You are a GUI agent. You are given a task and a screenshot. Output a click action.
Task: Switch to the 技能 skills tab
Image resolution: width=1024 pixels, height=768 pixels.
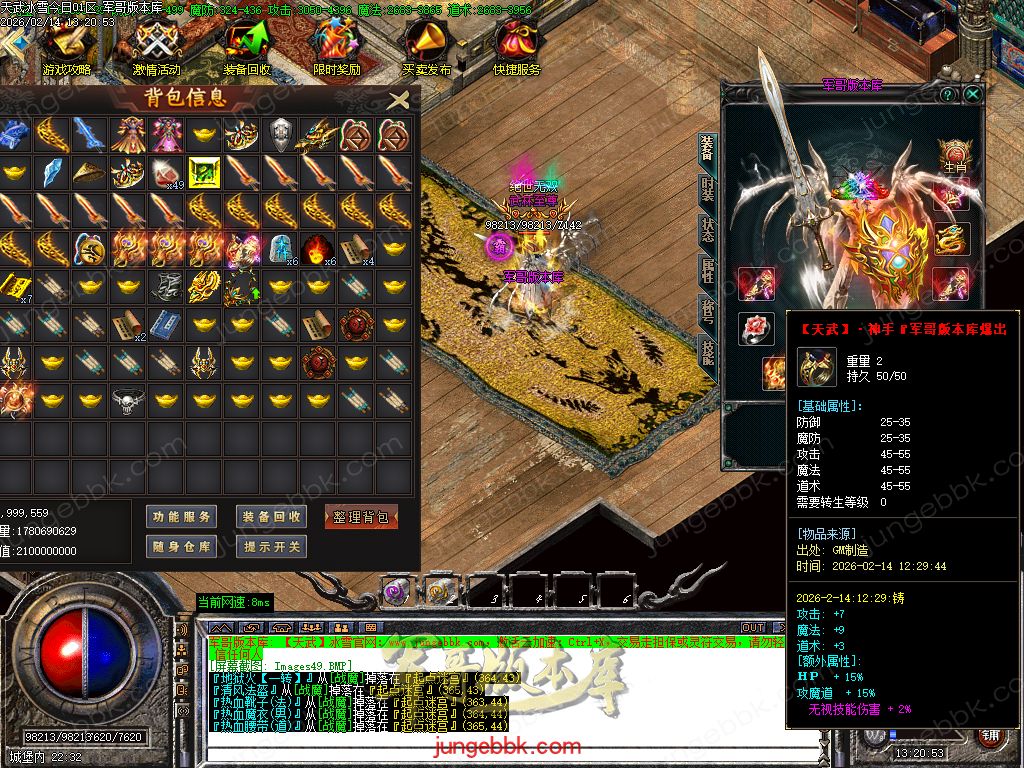click(707, 351)
